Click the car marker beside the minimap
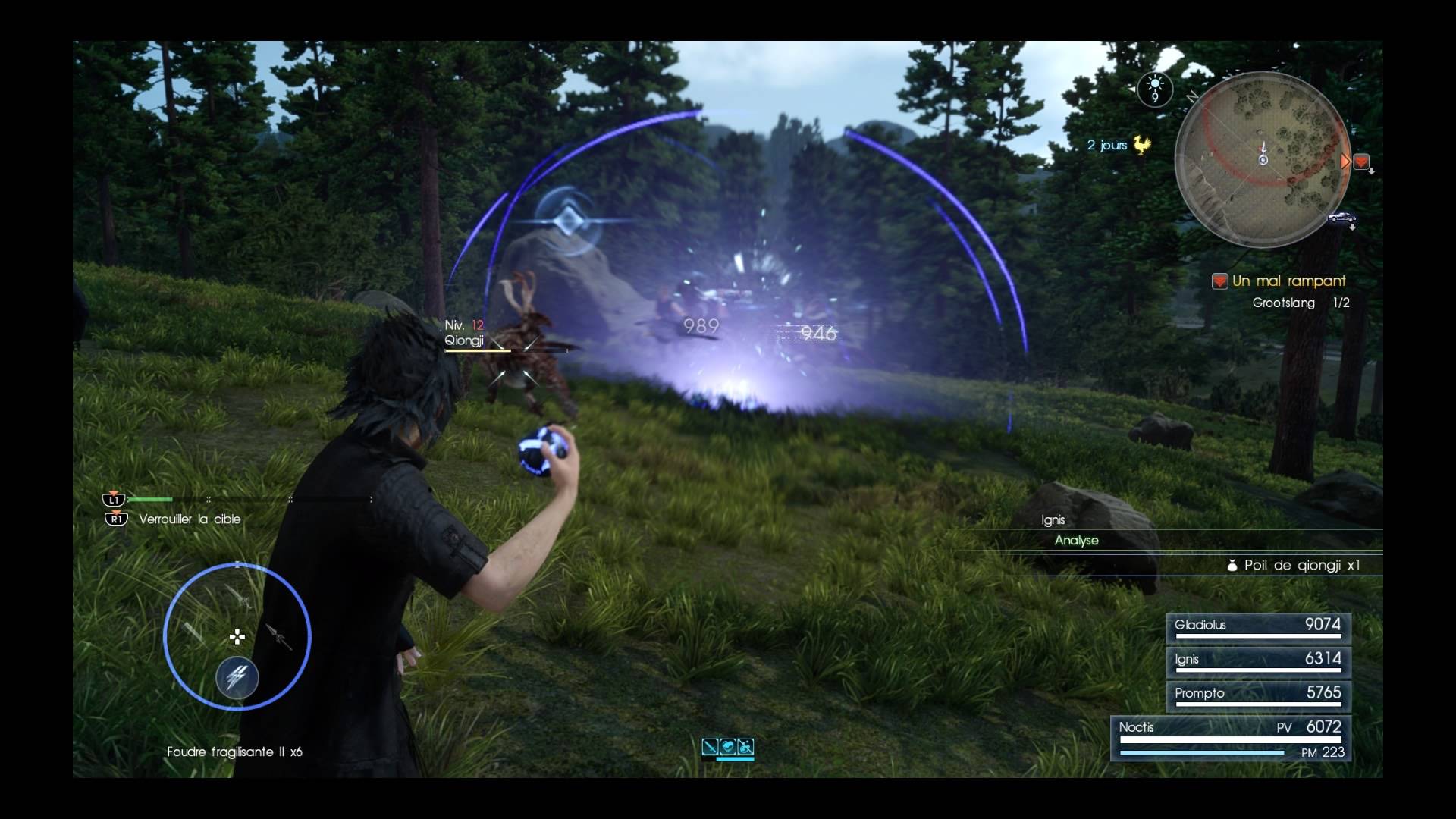 pyautogui.click(x=1341, y=218)
